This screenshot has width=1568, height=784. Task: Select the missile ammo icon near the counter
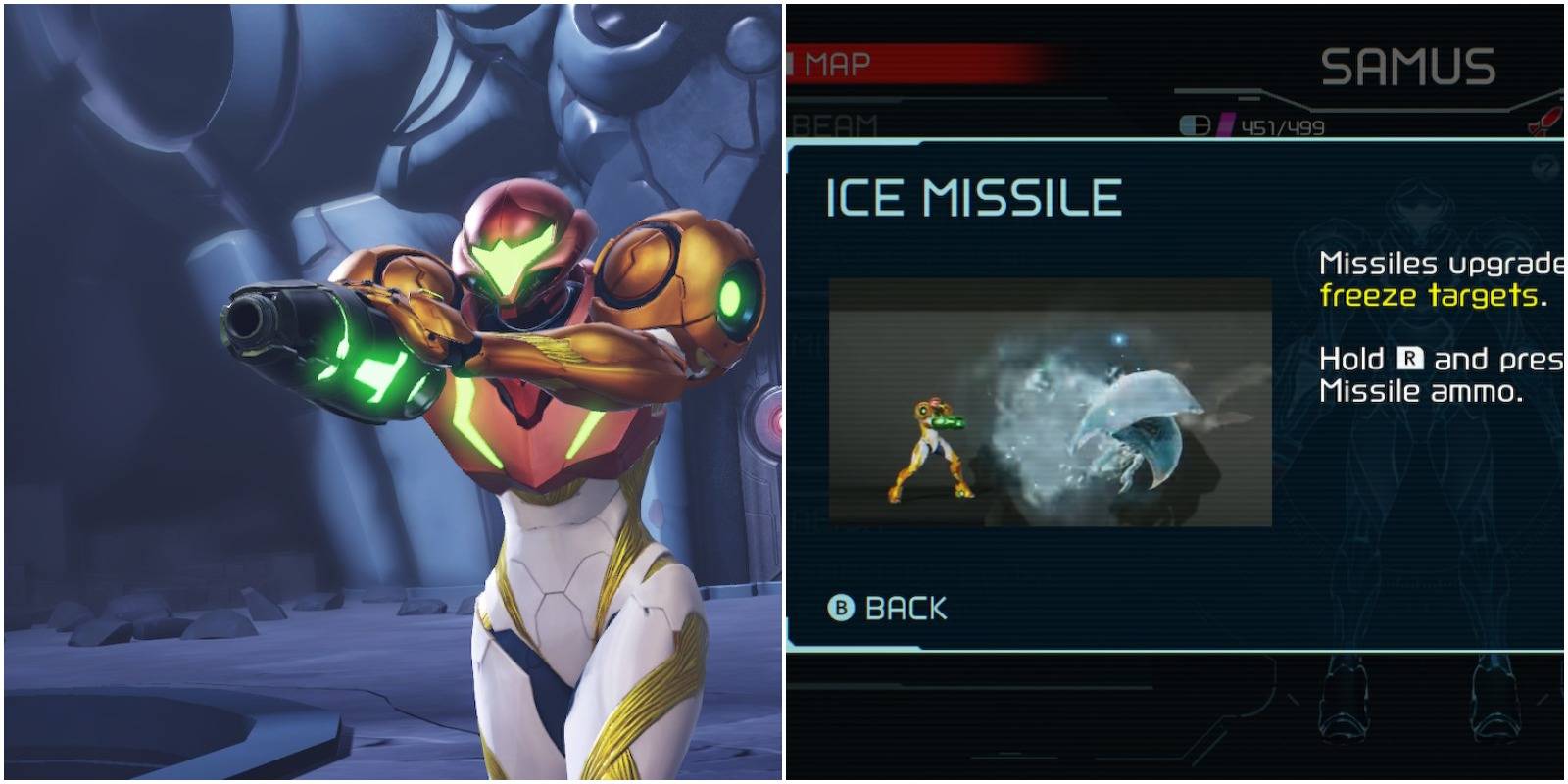tap(1196, 124)
